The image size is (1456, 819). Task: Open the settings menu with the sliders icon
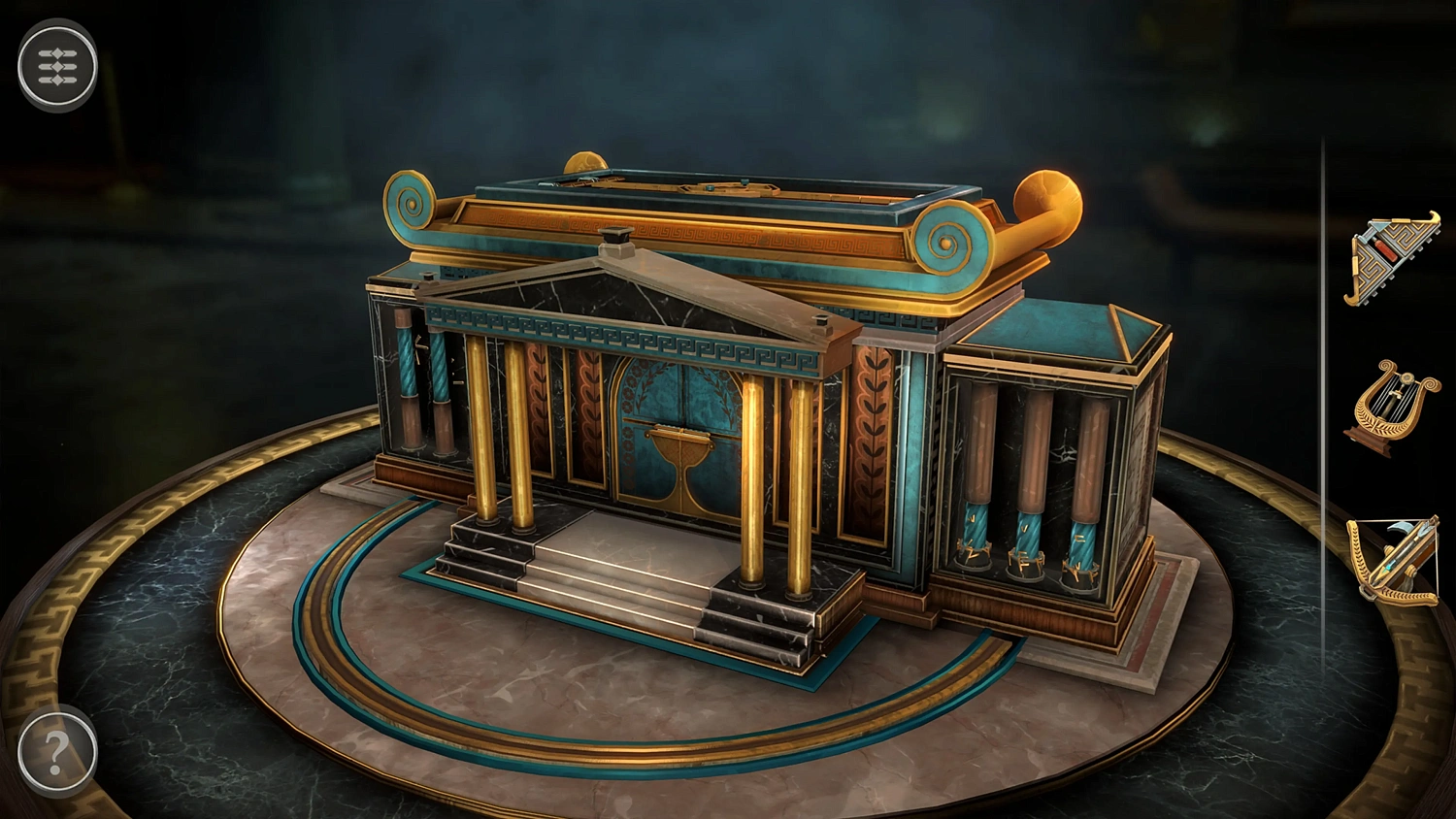pyautogui.click(x=58, y=65)
